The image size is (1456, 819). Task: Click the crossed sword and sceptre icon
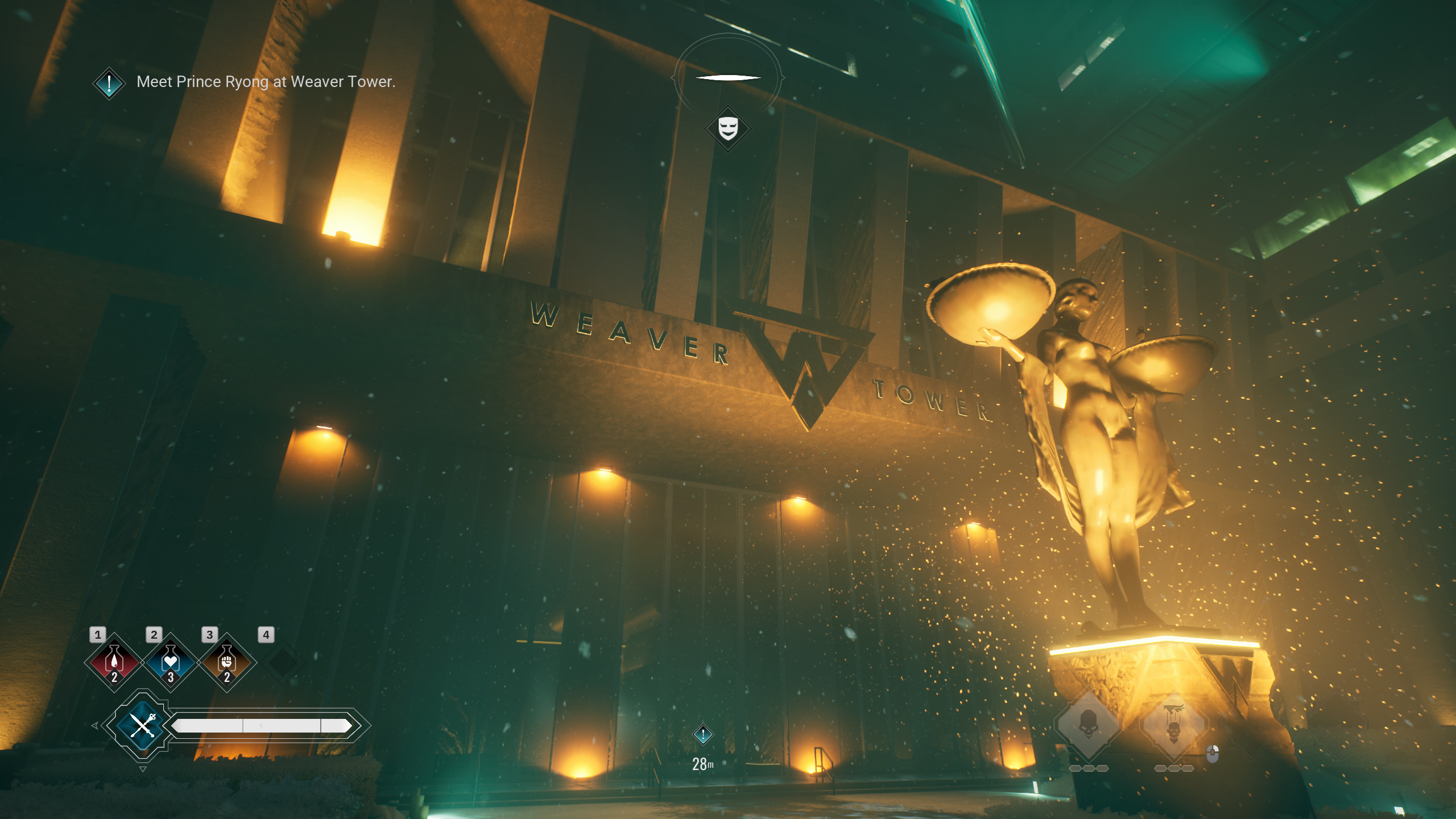click(142, 725)
